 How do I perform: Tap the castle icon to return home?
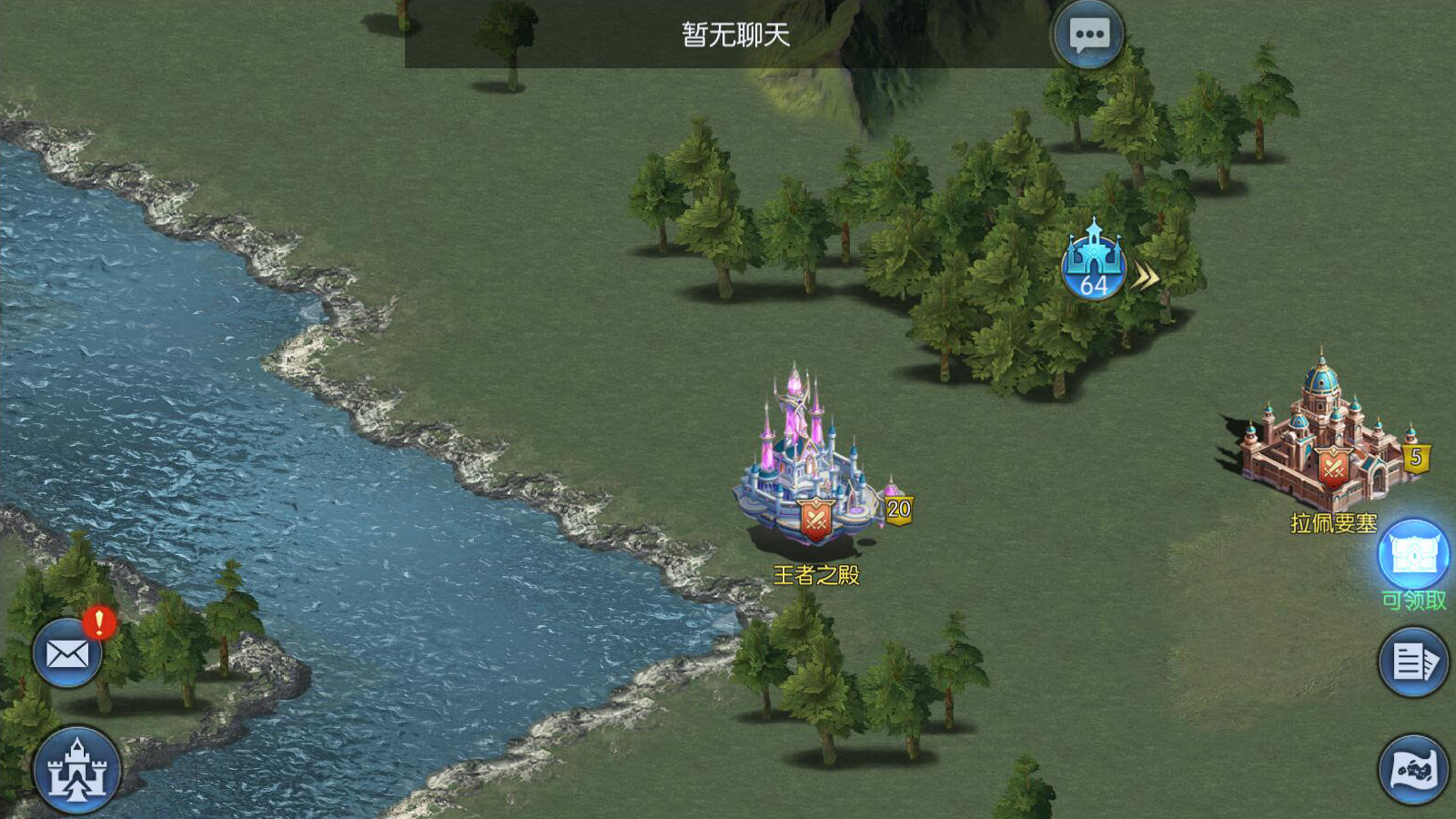(77, 769)
